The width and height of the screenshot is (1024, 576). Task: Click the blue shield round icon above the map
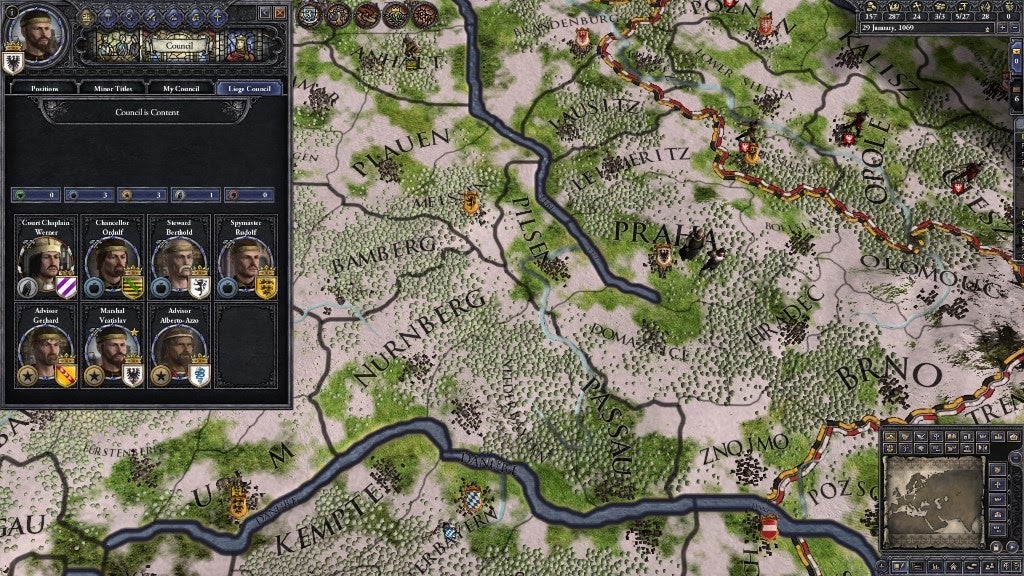click(310, 13)
